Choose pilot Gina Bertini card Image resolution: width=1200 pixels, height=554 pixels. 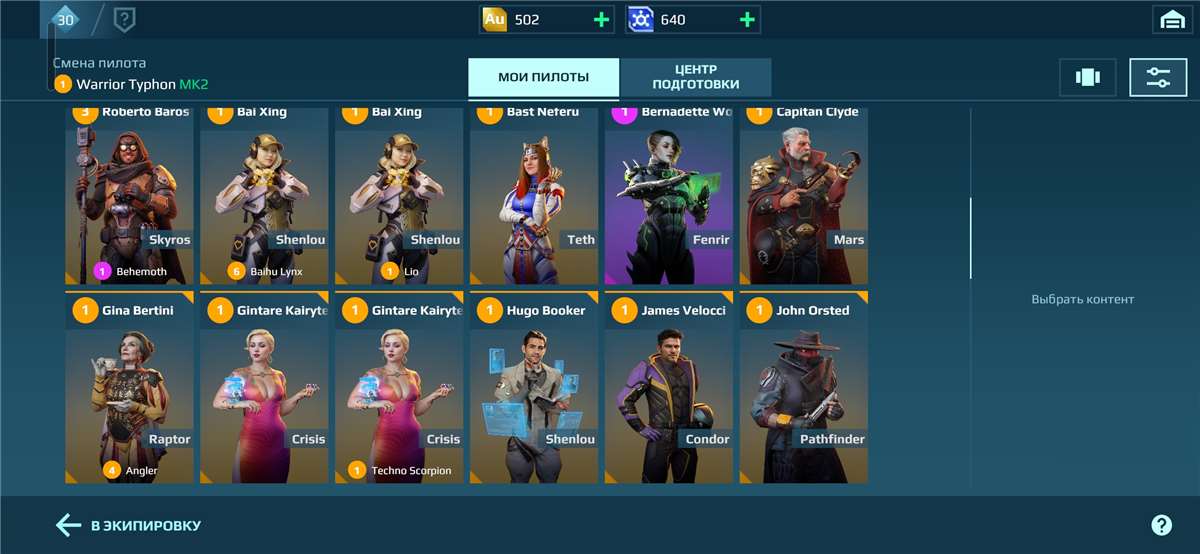129,390
